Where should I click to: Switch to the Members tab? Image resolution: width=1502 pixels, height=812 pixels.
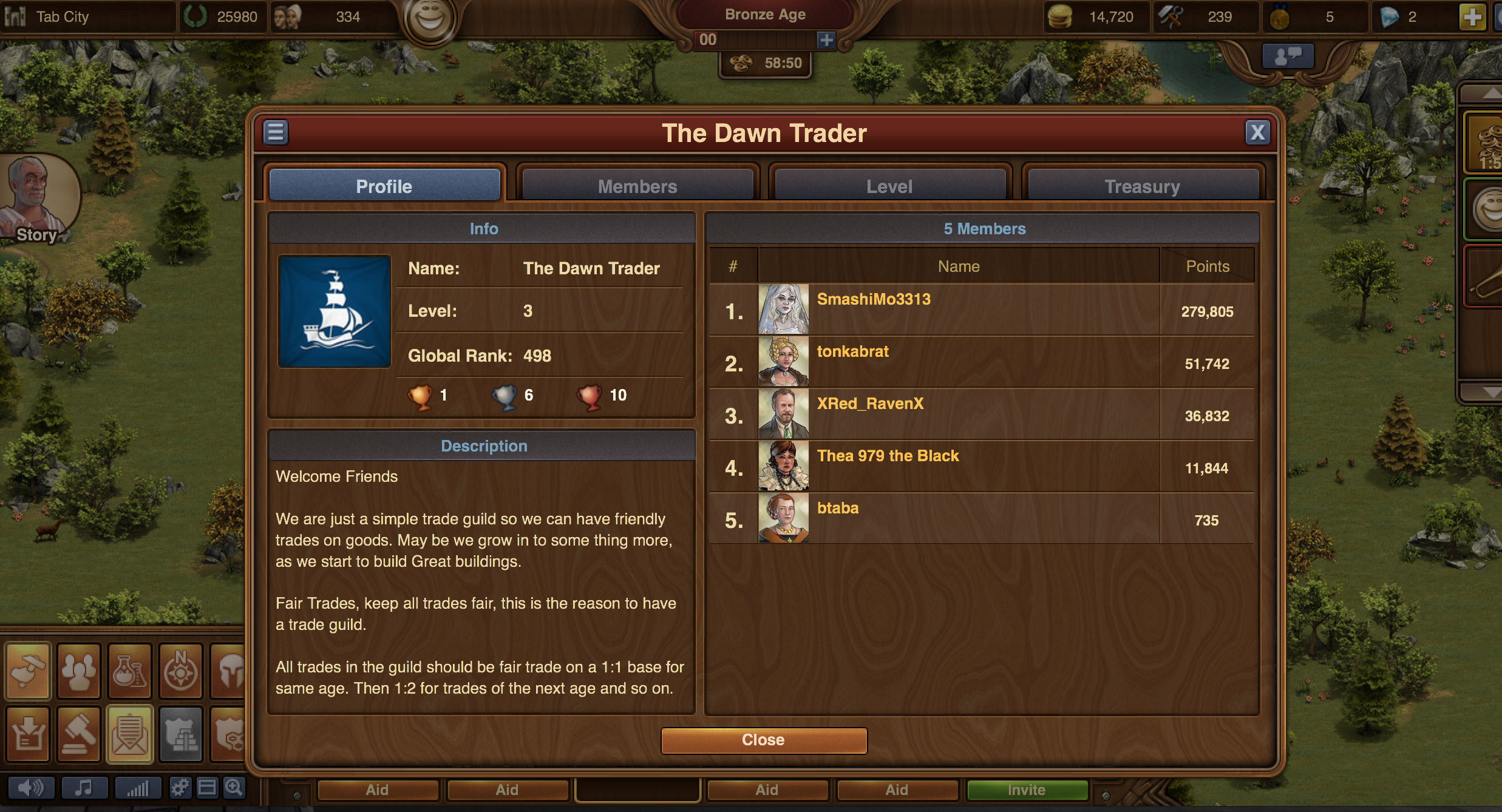point(637,186)
